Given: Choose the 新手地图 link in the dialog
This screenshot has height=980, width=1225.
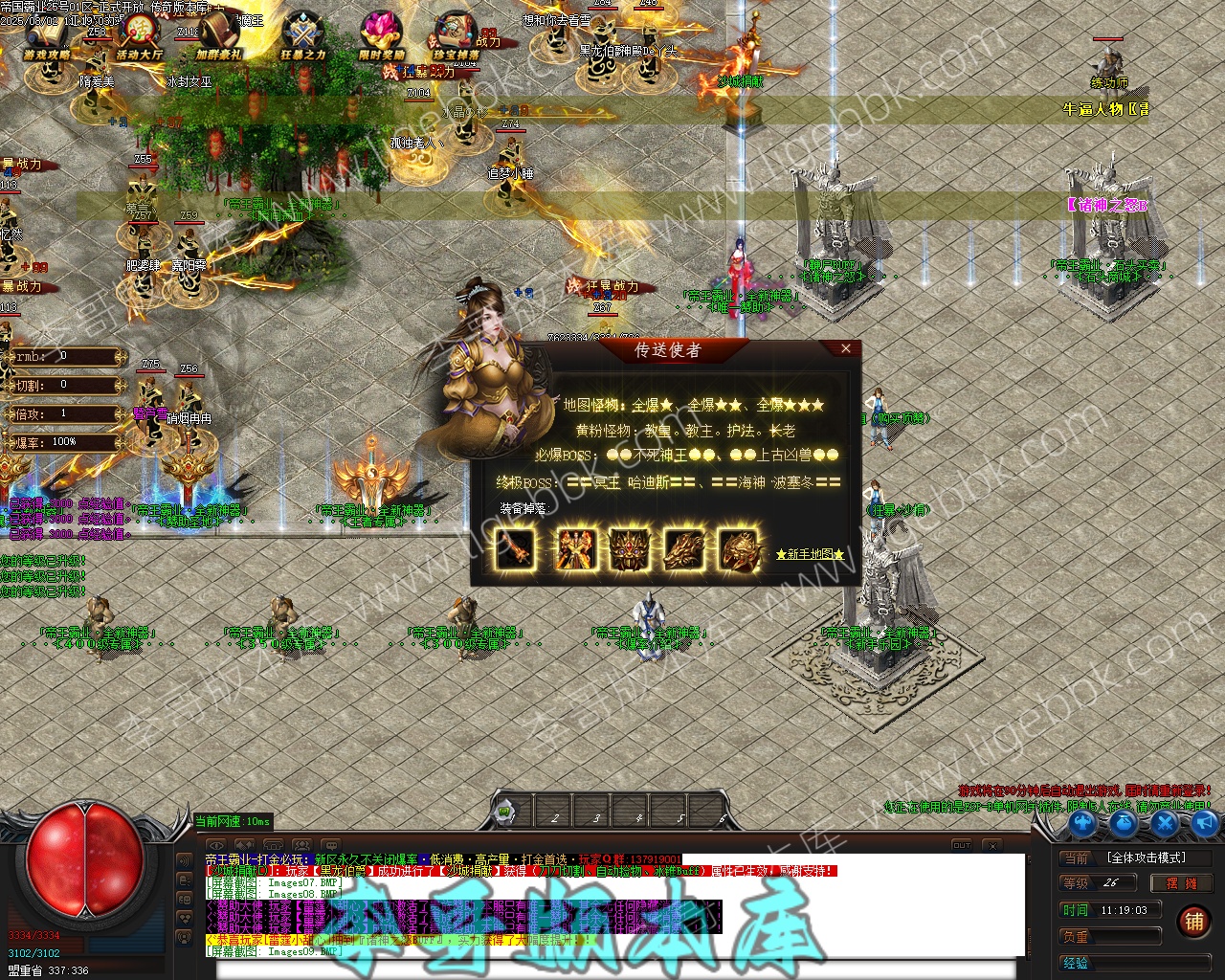Looking at the screenshot, I should click(x=810, y=554).
